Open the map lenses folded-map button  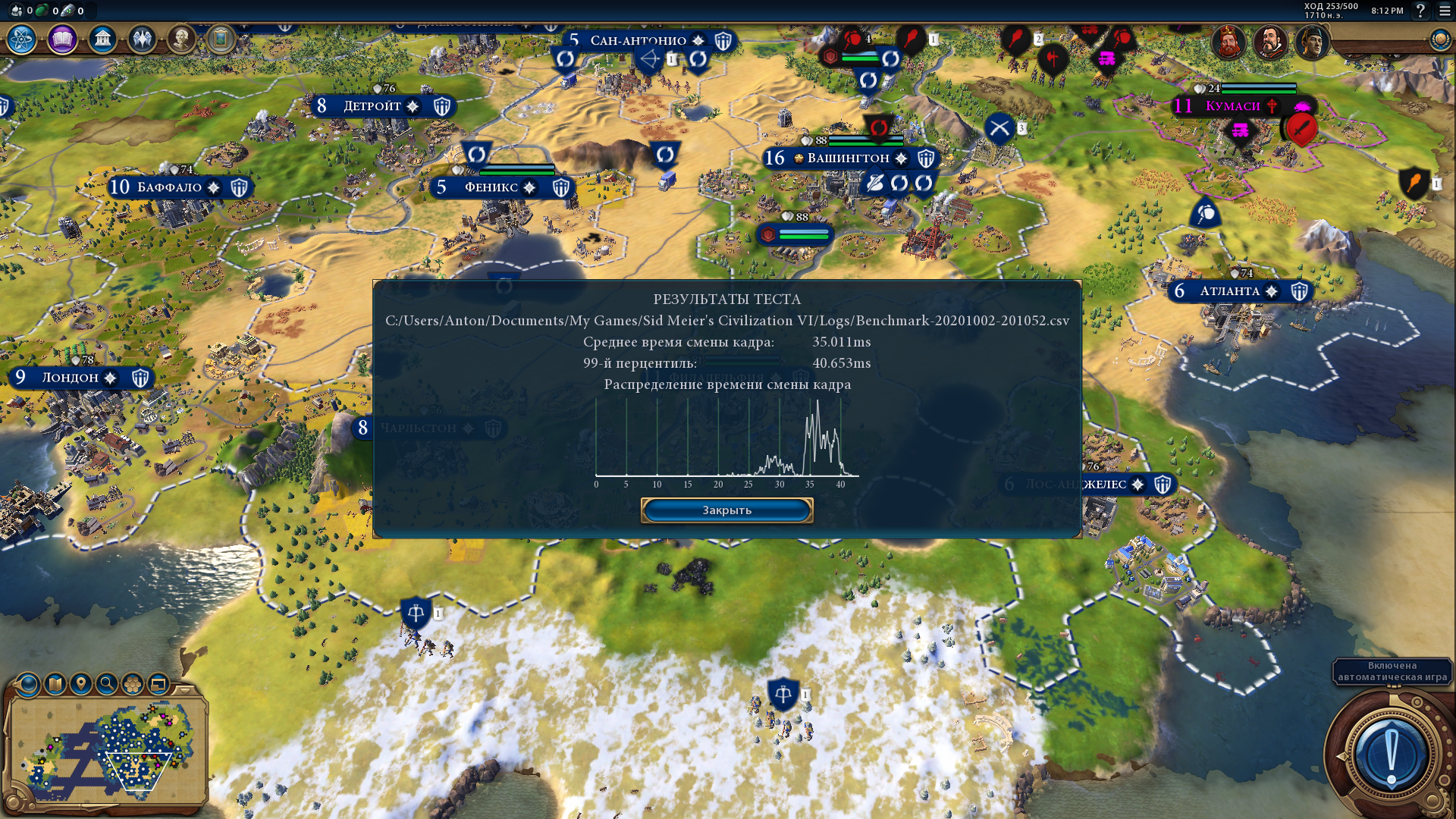[55, 684]
